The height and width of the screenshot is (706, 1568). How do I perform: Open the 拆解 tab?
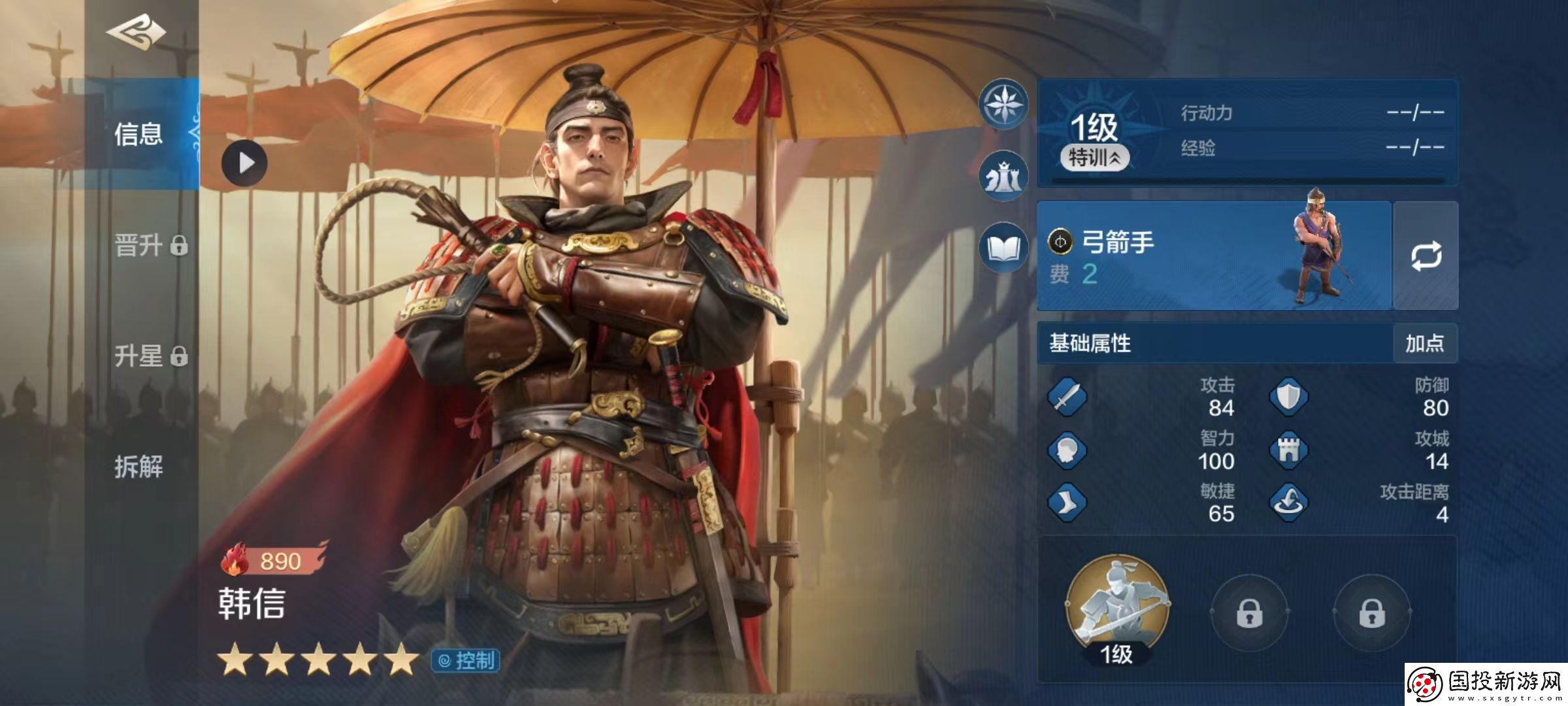pyautogui.click(x=139, y=467)
